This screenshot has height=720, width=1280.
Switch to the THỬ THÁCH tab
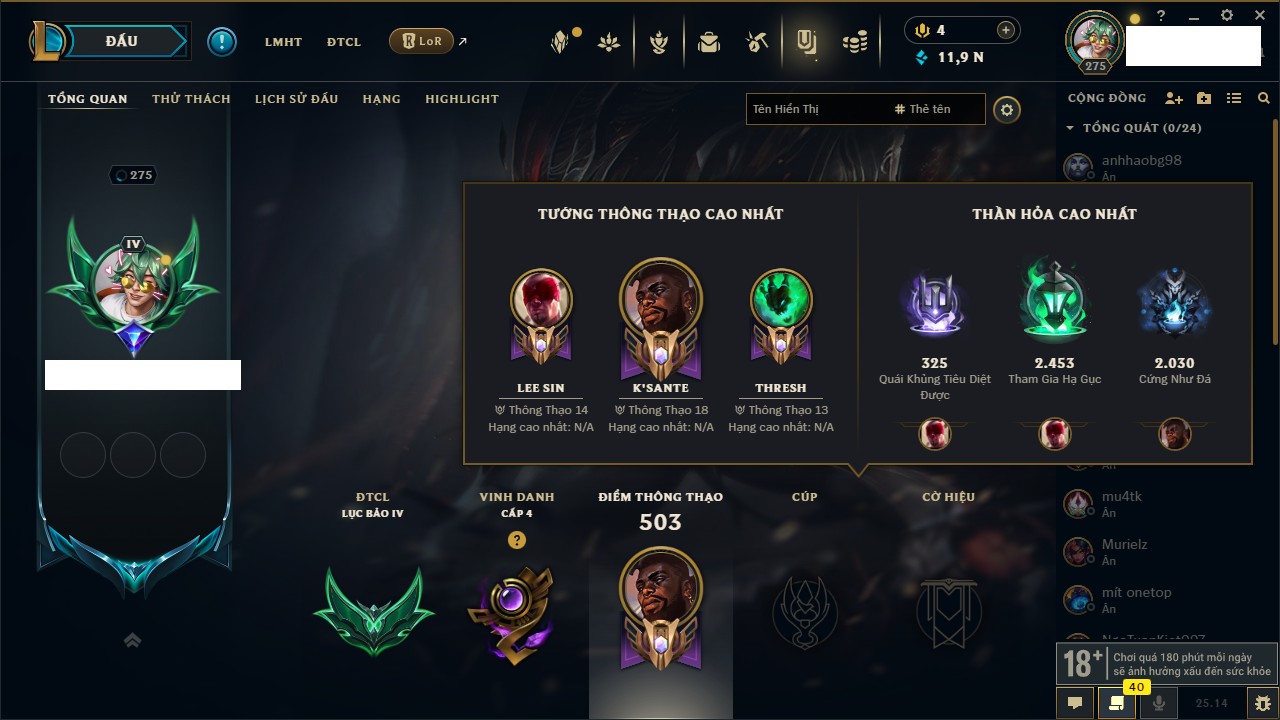(191, 99)
